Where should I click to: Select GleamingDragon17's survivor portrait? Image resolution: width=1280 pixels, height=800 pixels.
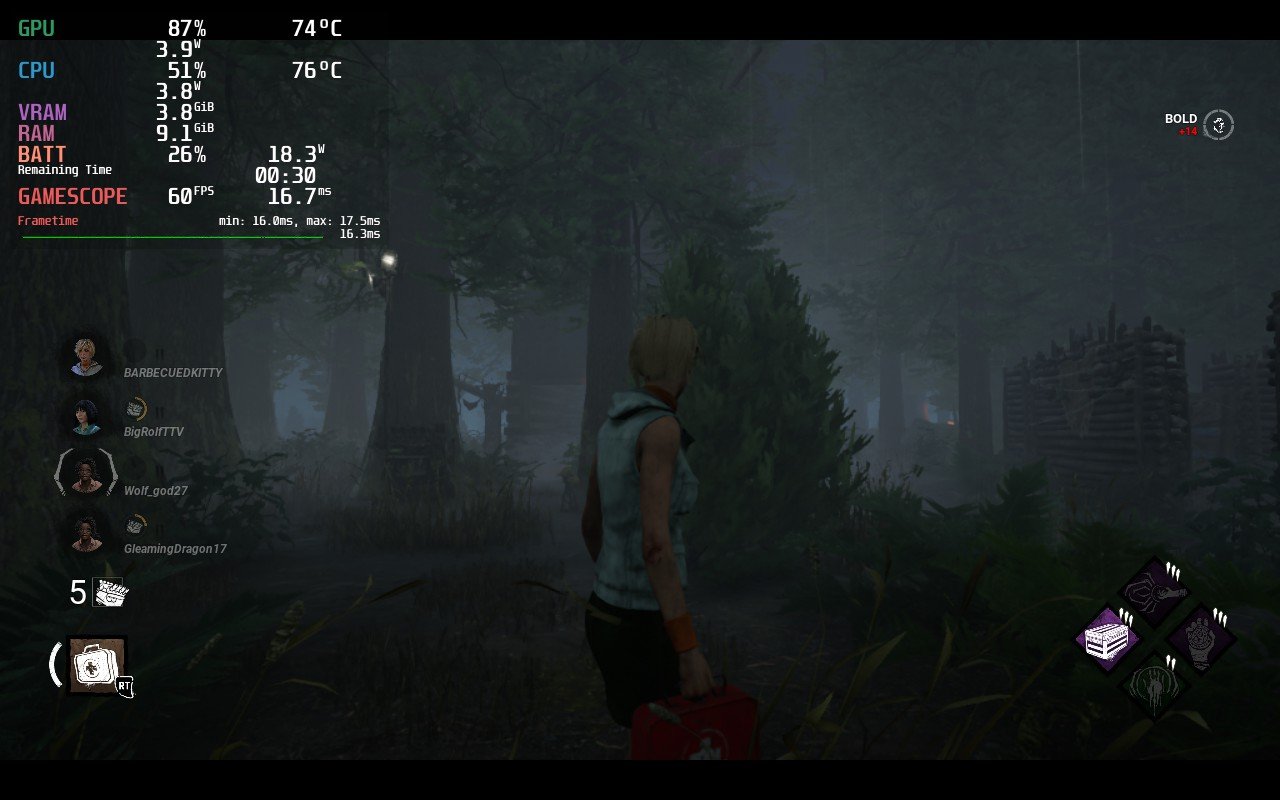(87, 532)
